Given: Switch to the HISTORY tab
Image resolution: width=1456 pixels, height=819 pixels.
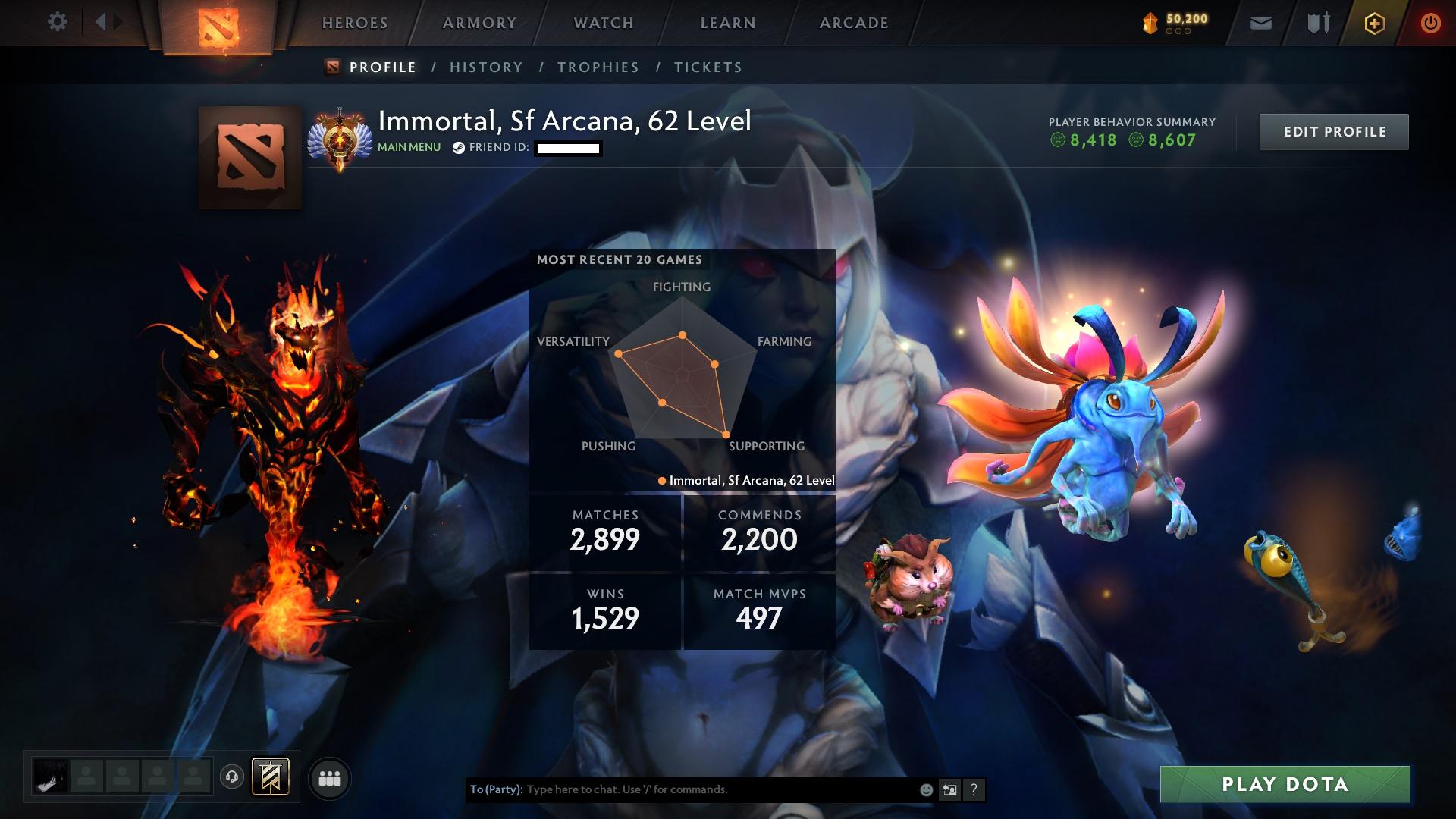Looking at the screenshot, I should pos(485,67).
